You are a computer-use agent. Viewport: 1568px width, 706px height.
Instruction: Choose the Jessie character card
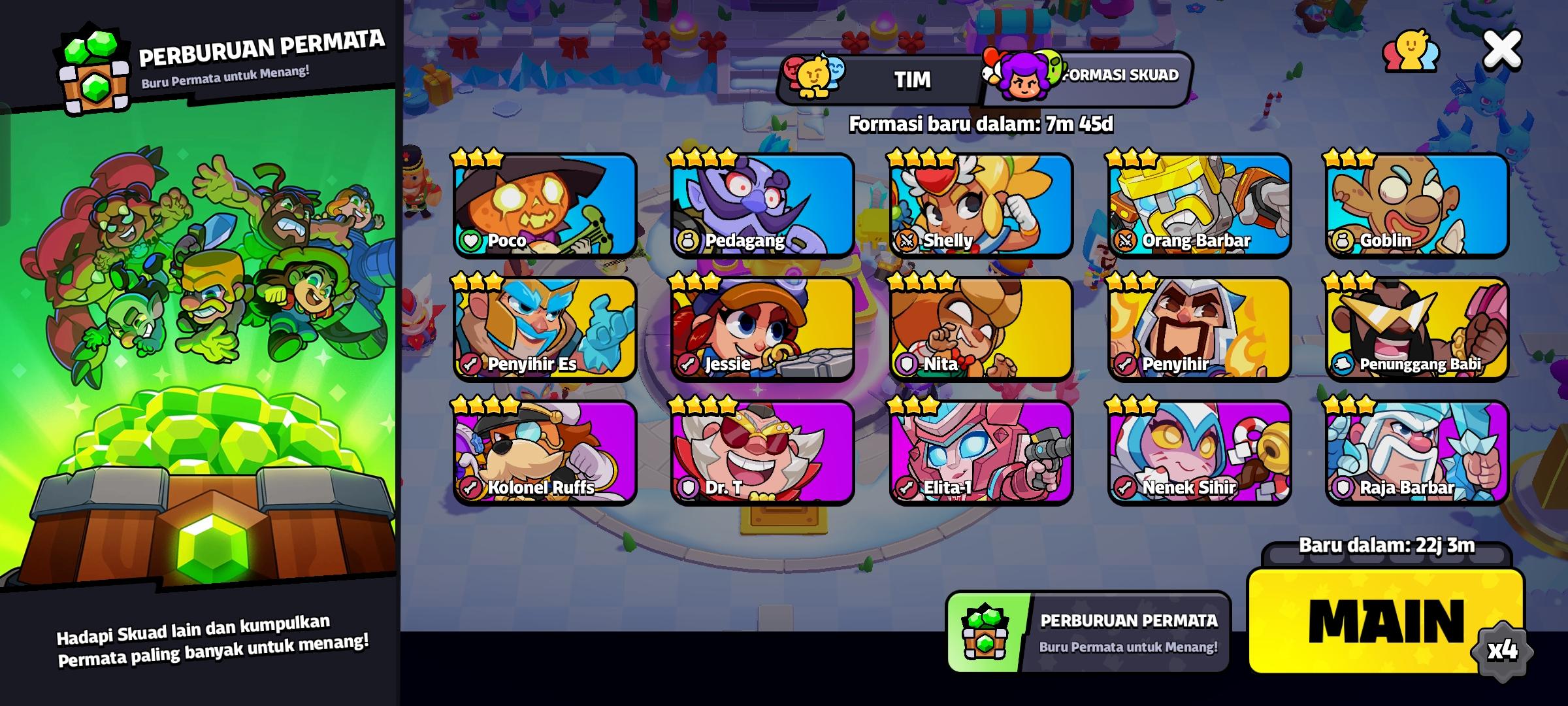point(763,330)
